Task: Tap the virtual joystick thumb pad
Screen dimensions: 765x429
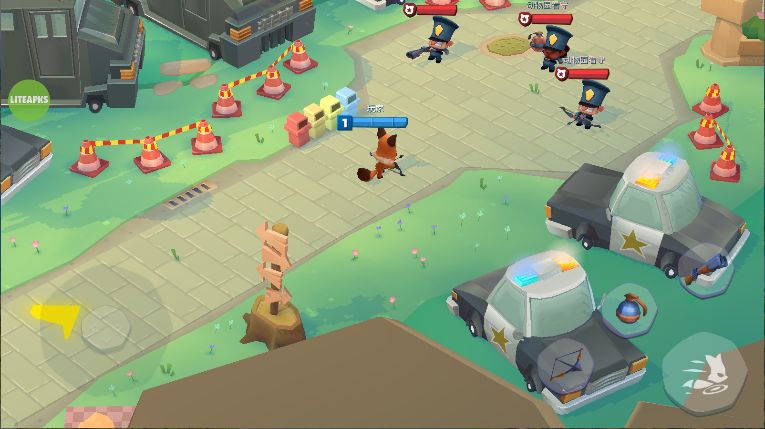Action: 104,327
